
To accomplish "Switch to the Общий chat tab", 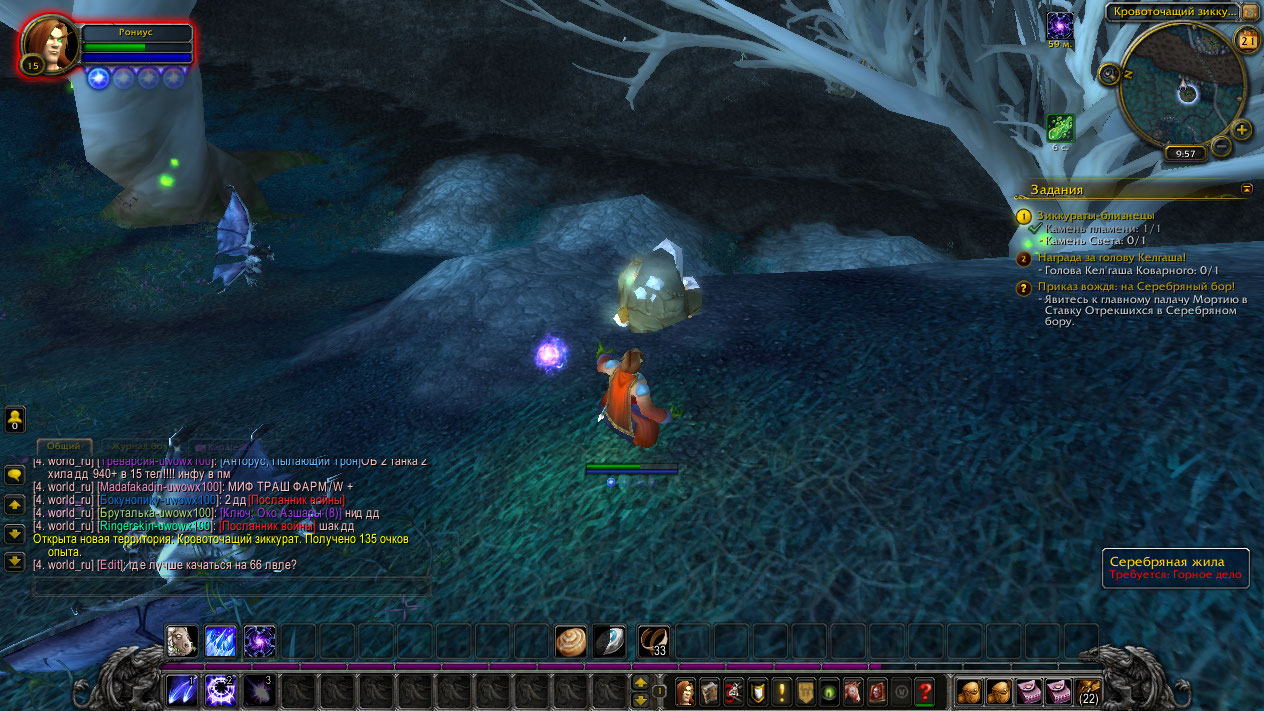I will (65, 446).
